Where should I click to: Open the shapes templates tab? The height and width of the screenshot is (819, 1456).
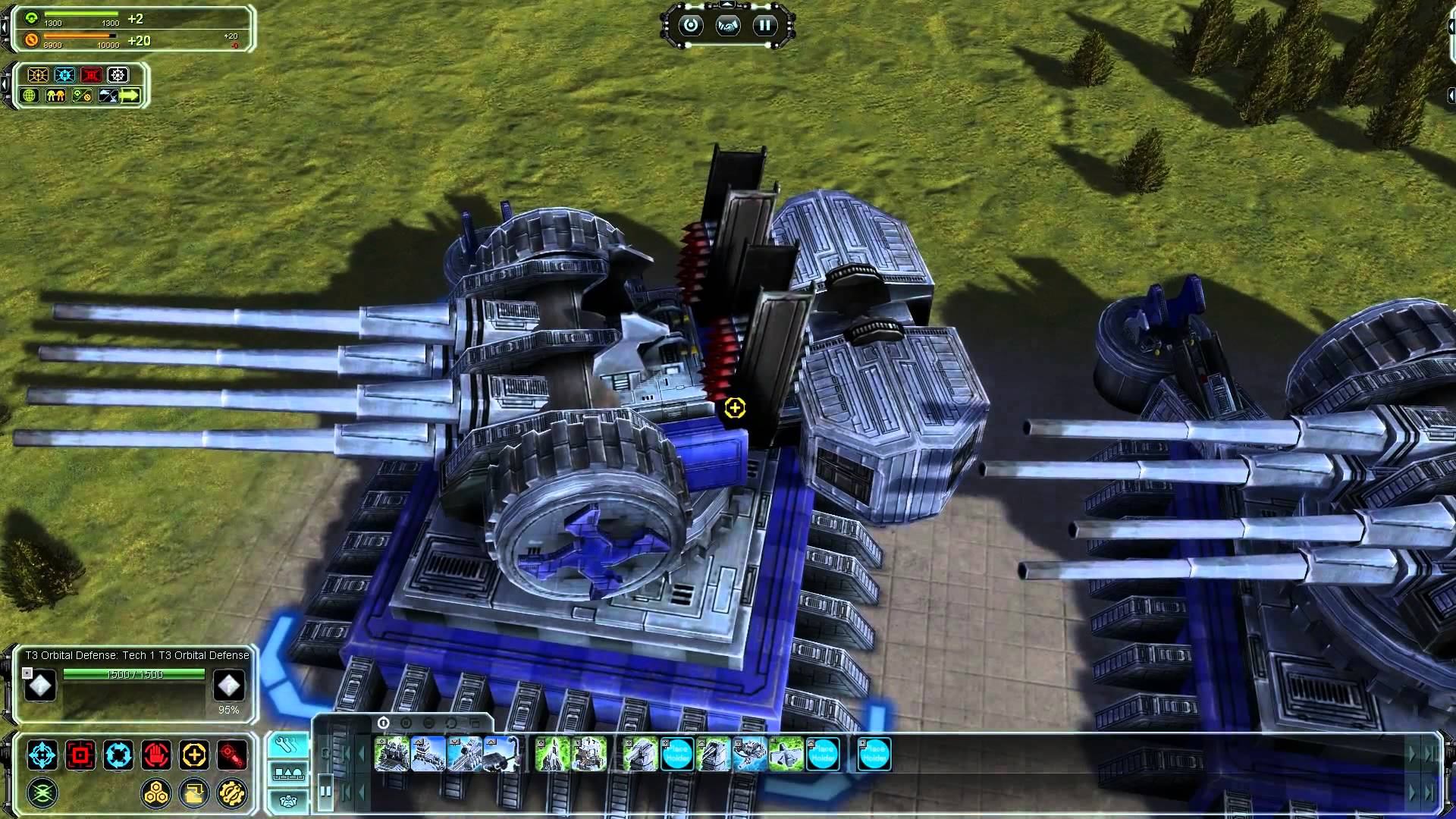[x=288, y=773]
